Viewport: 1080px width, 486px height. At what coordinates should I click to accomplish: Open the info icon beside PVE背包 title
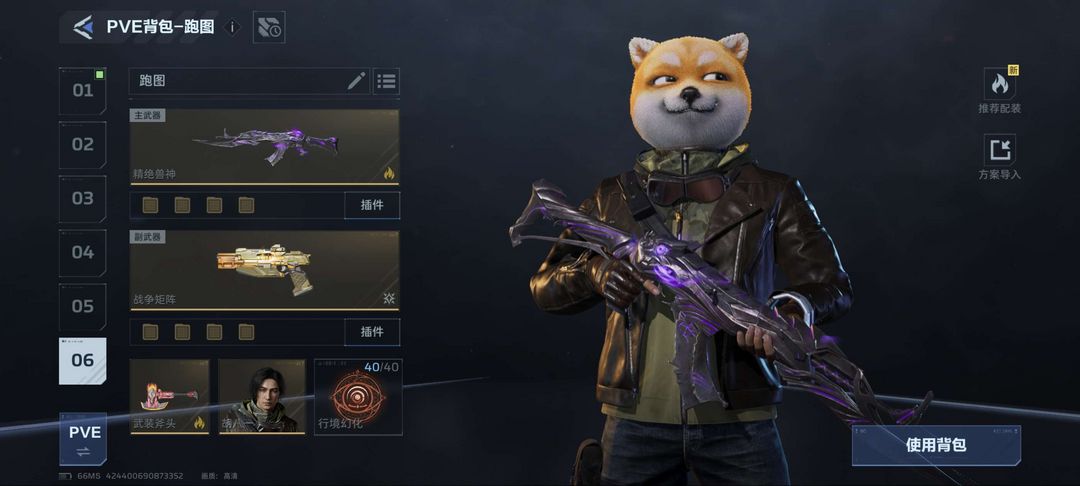(x=233, y=27)
